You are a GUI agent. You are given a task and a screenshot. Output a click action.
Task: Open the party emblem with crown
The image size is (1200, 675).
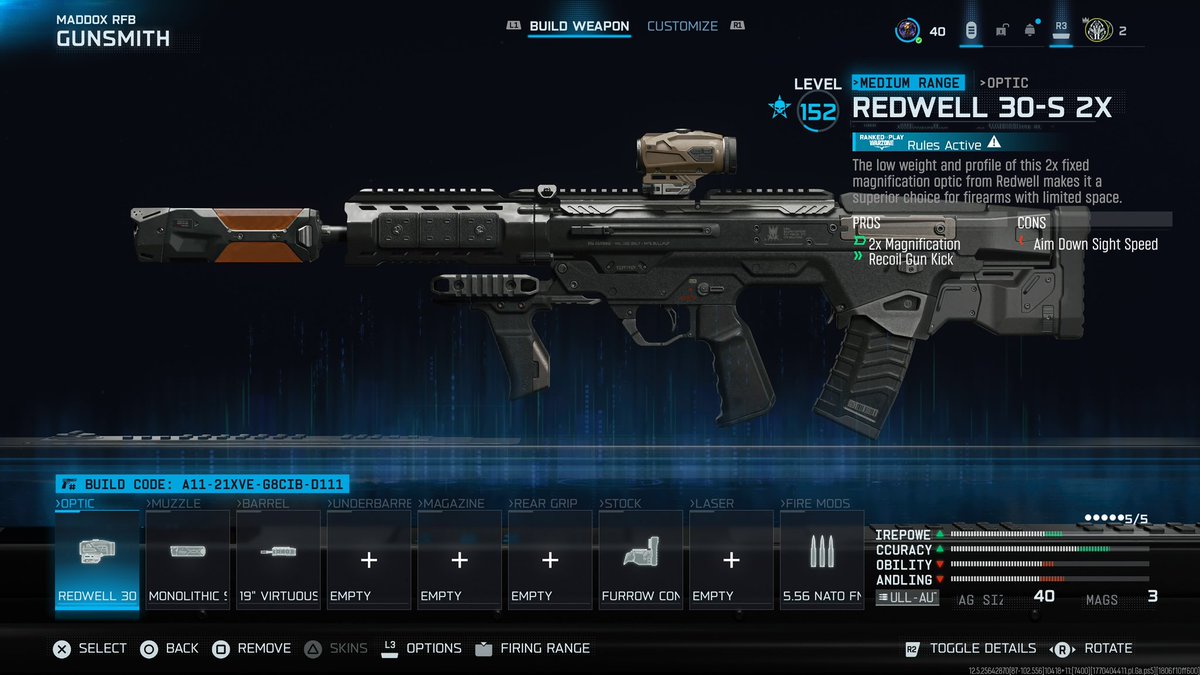1098,31
